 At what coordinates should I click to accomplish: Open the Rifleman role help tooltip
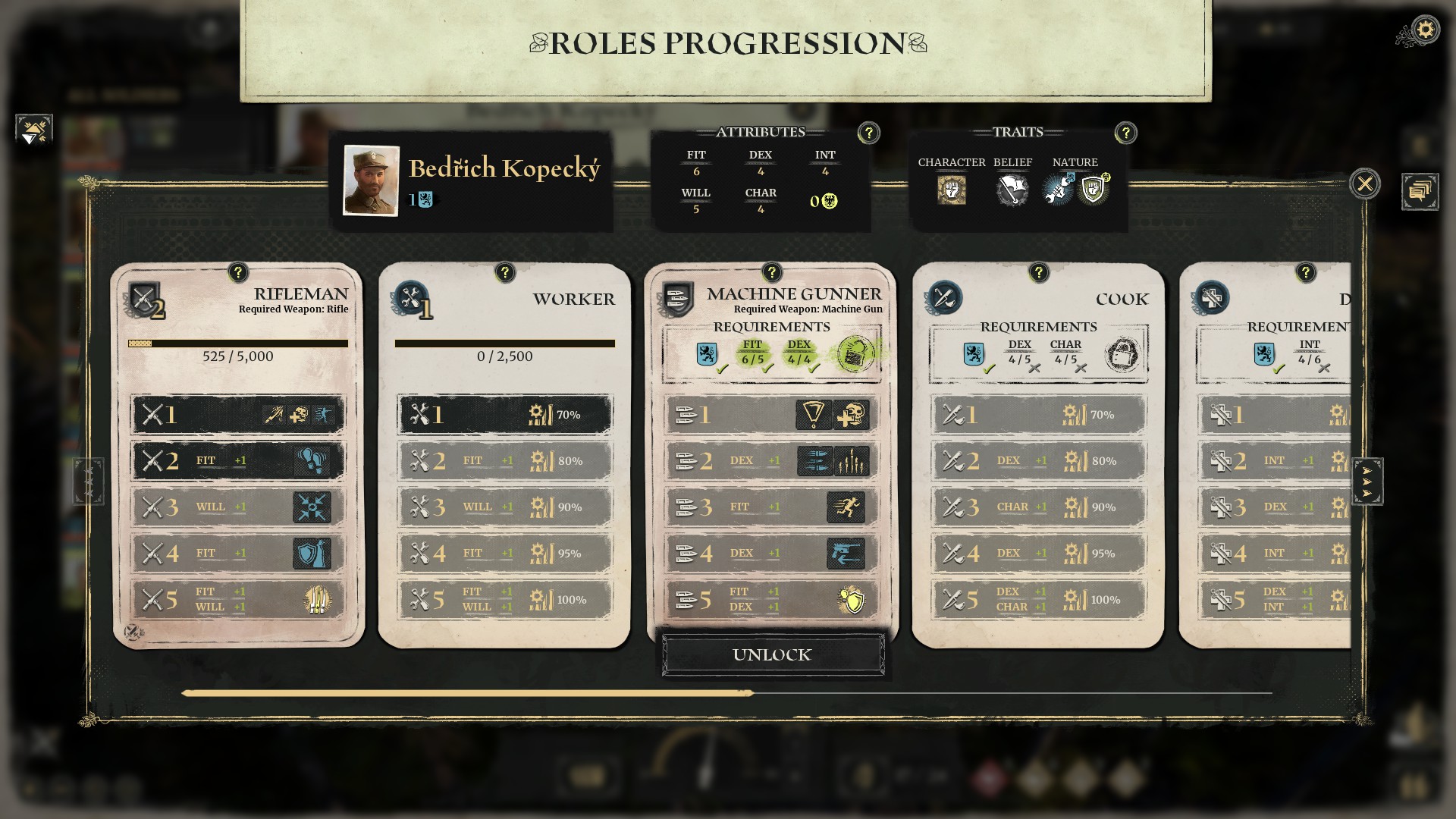point(237,272)
